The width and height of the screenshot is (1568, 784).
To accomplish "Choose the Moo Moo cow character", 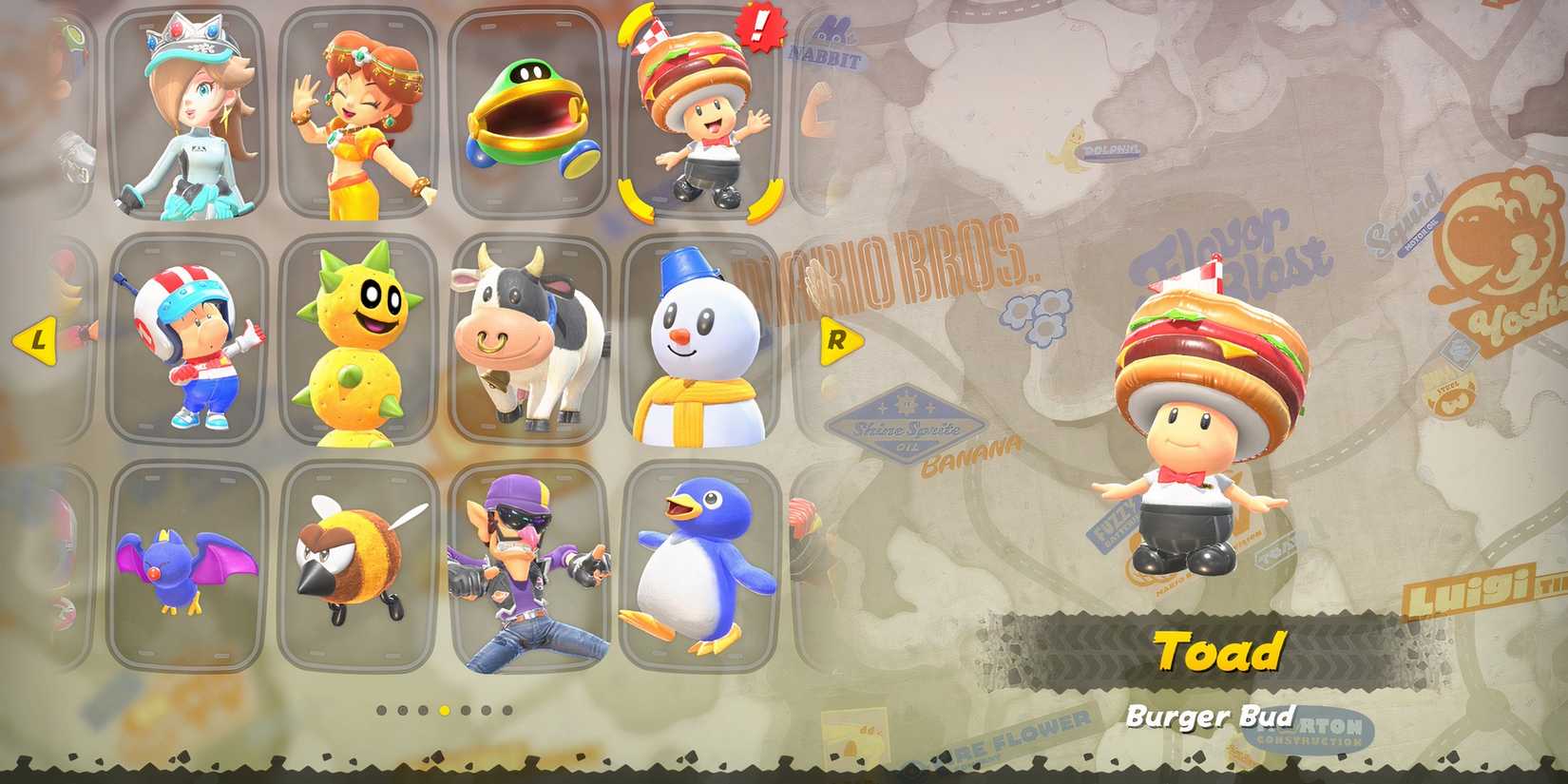I will pos(527,337).
